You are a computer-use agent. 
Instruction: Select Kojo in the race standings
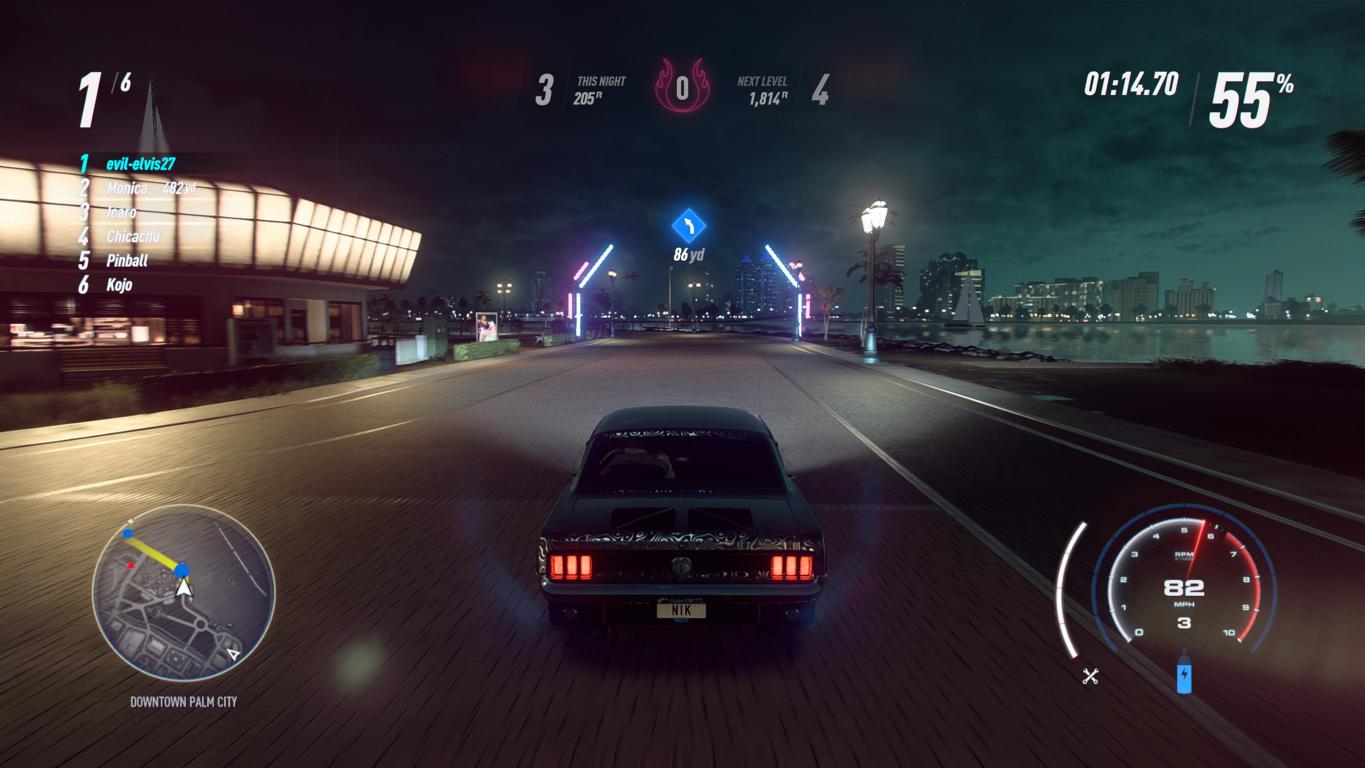[x=119, y=285]
